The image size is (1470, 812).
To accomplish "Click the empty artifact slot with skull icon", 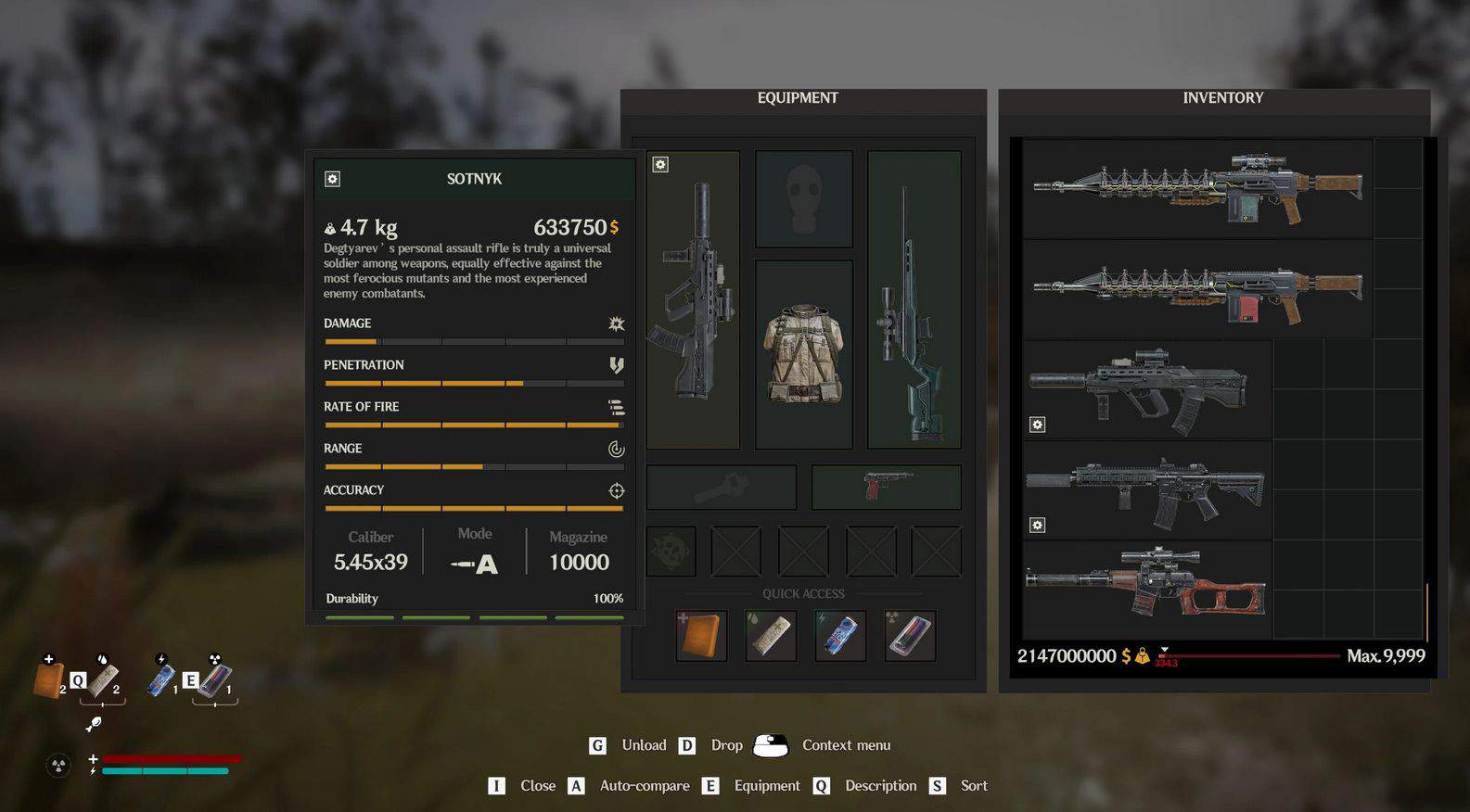I will [x=671, y=552].
